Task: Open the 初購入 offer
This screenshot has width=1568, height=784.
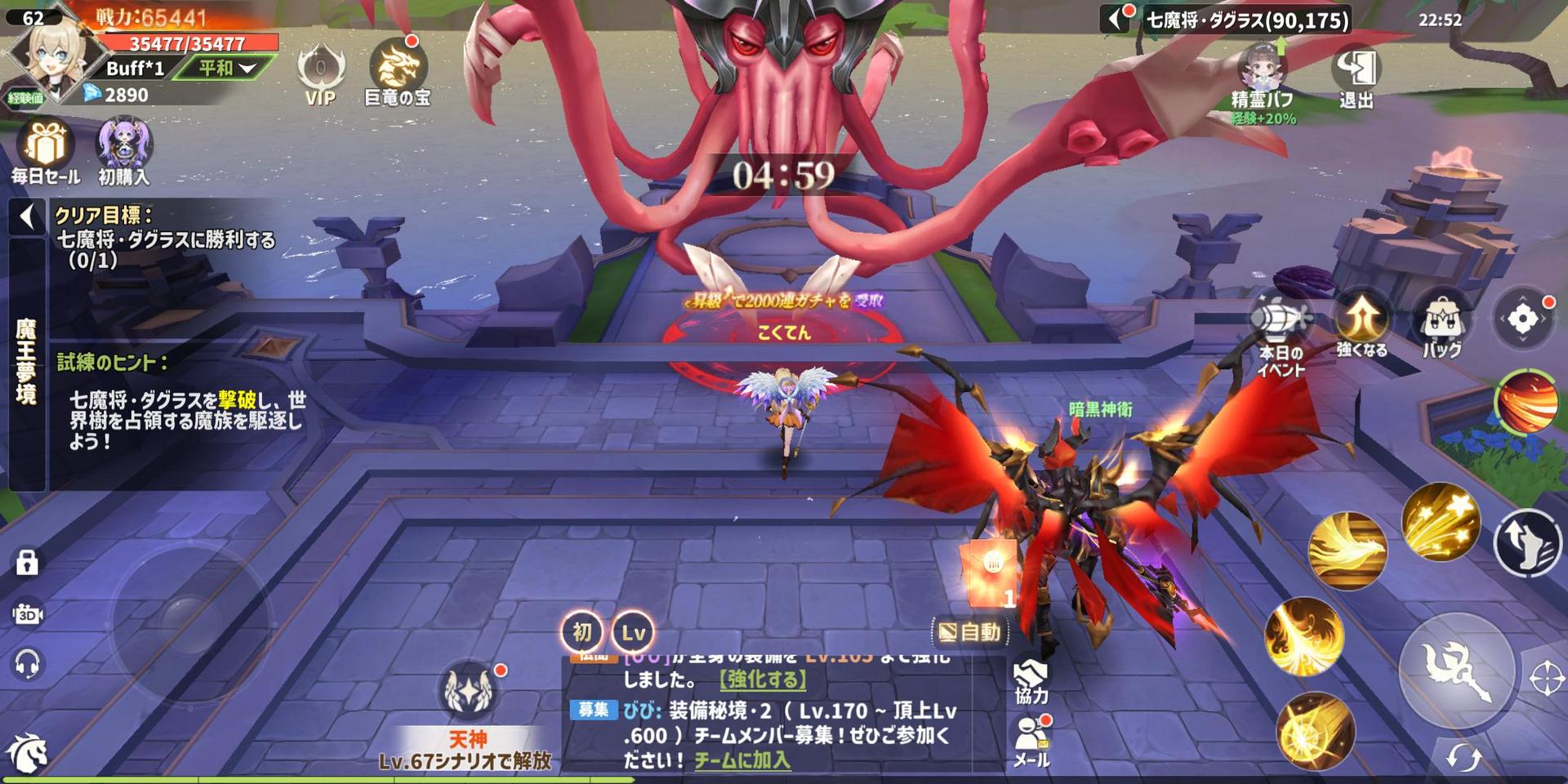Action: point(124,149)
